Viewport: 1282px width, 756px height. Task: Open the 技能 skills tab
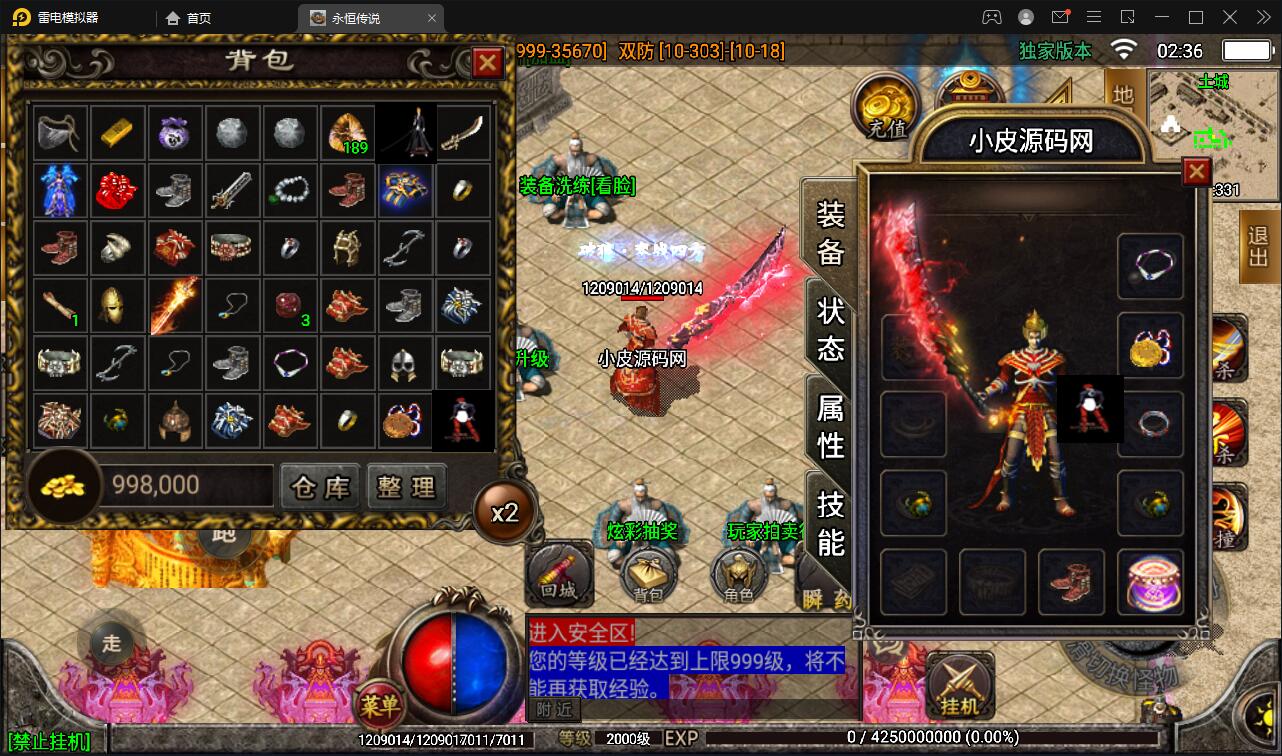point(831,522)
